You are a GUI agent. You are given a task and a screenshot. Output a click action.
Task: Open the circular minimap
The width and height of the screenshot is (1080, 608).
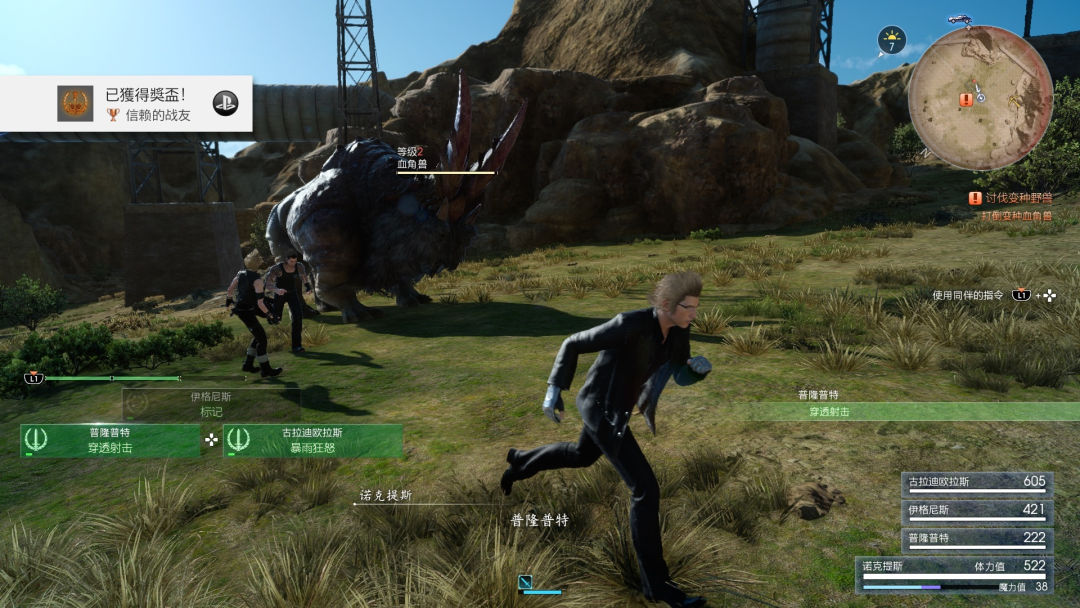[979, 98]
